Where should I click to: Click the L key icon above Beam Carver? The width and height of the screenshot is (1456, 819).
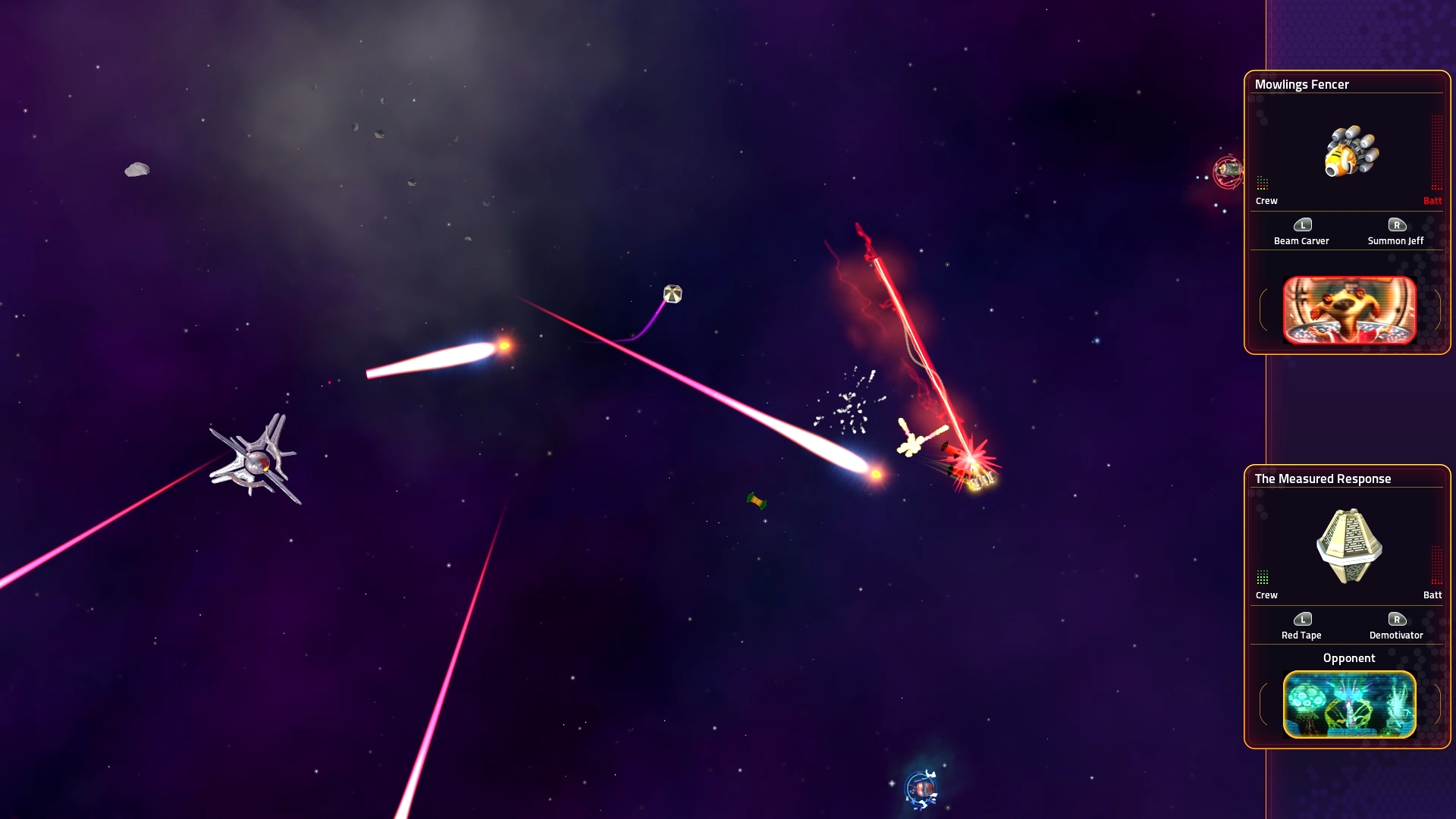coord(1302,224)
